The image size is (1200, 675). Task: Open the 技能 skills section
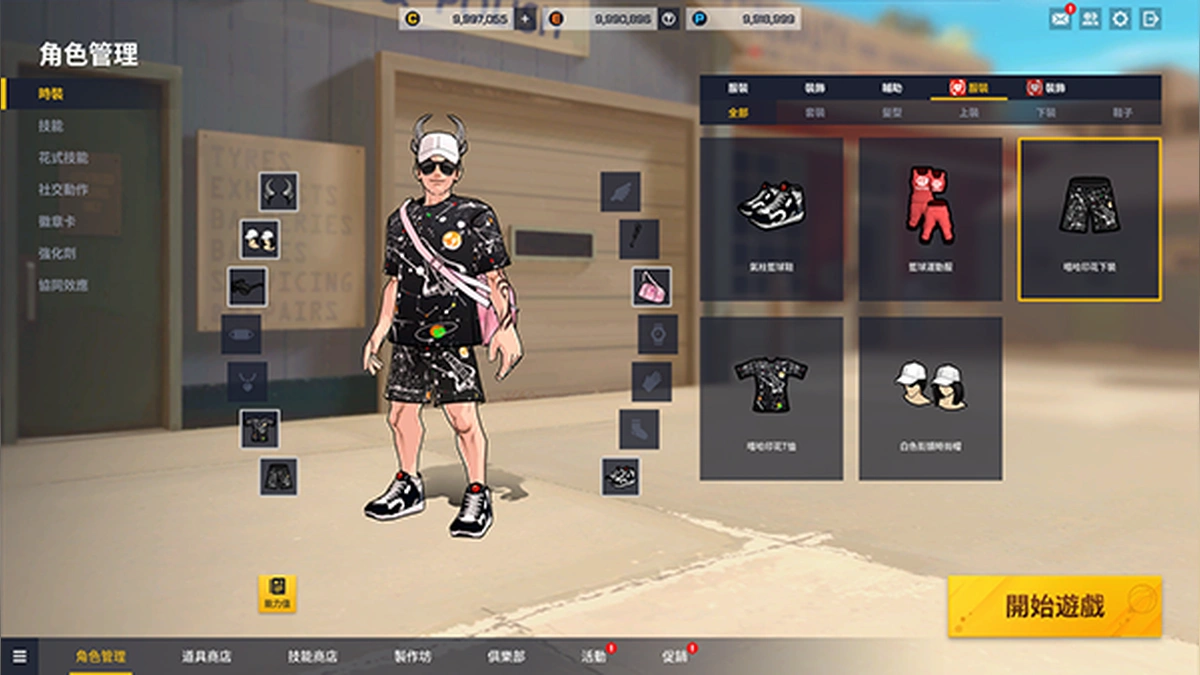51,126
